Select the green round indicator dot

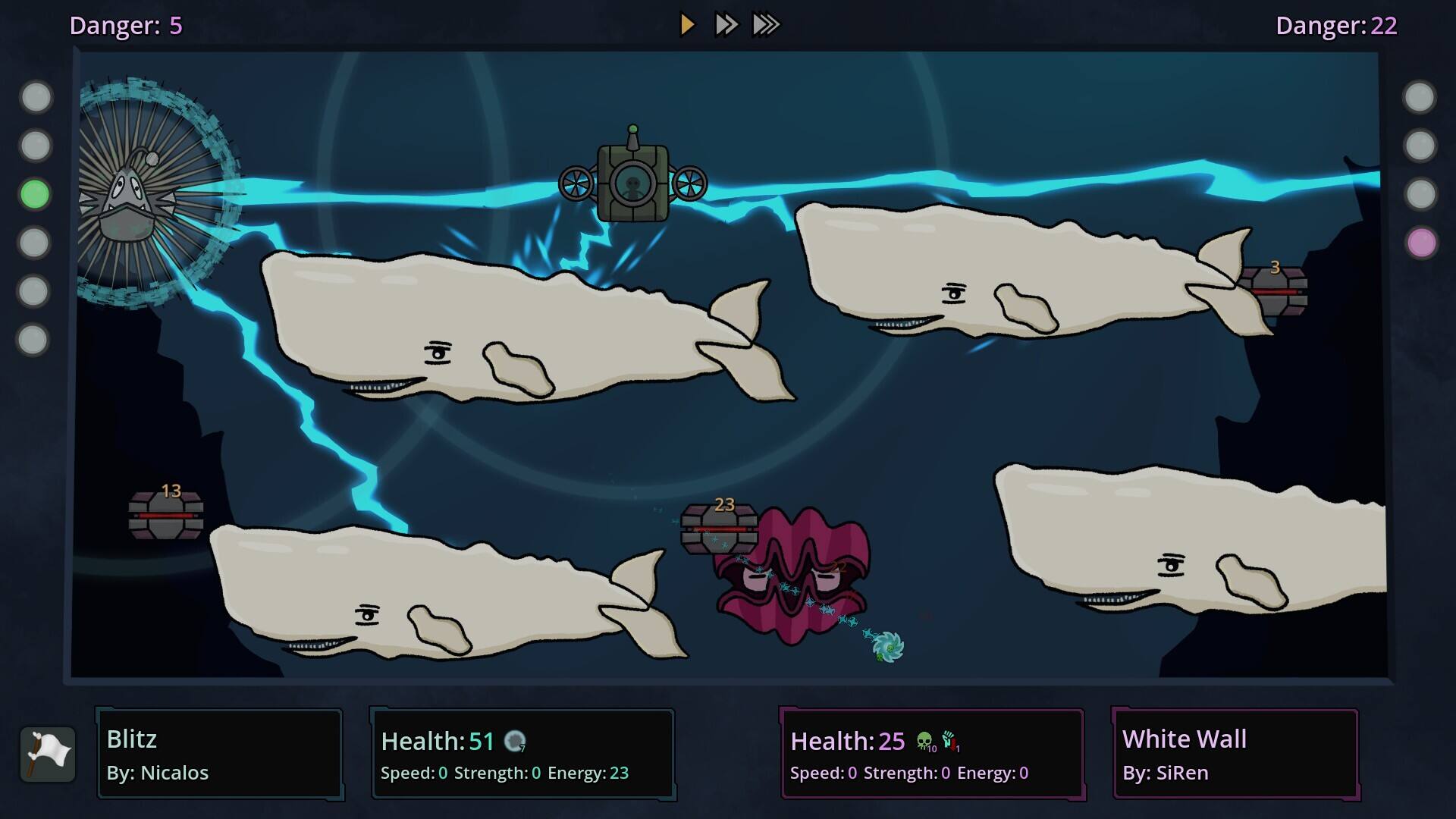[35, 194]
